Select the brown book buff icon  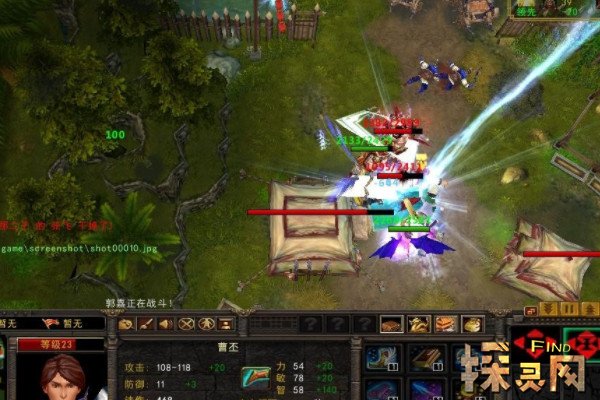[x=392, y=324]
